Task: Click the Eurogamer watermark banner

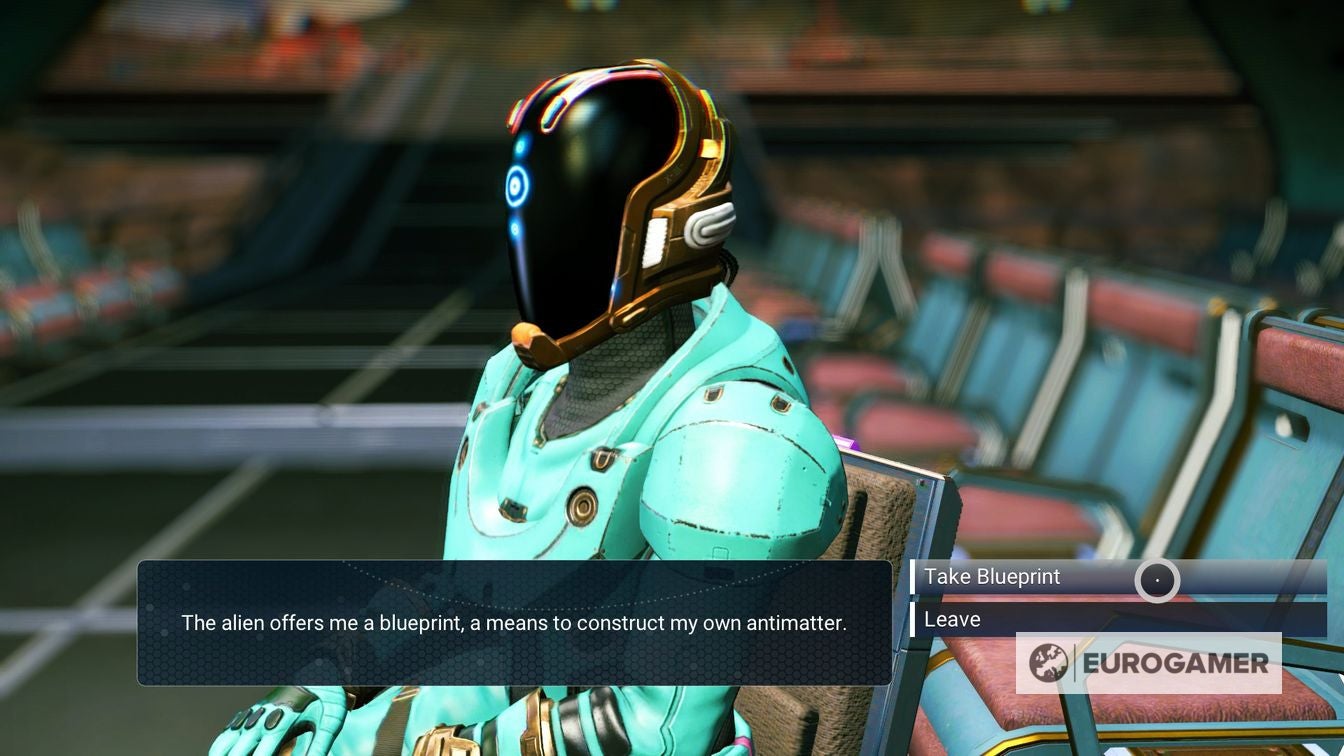Action: [1148, 661]
